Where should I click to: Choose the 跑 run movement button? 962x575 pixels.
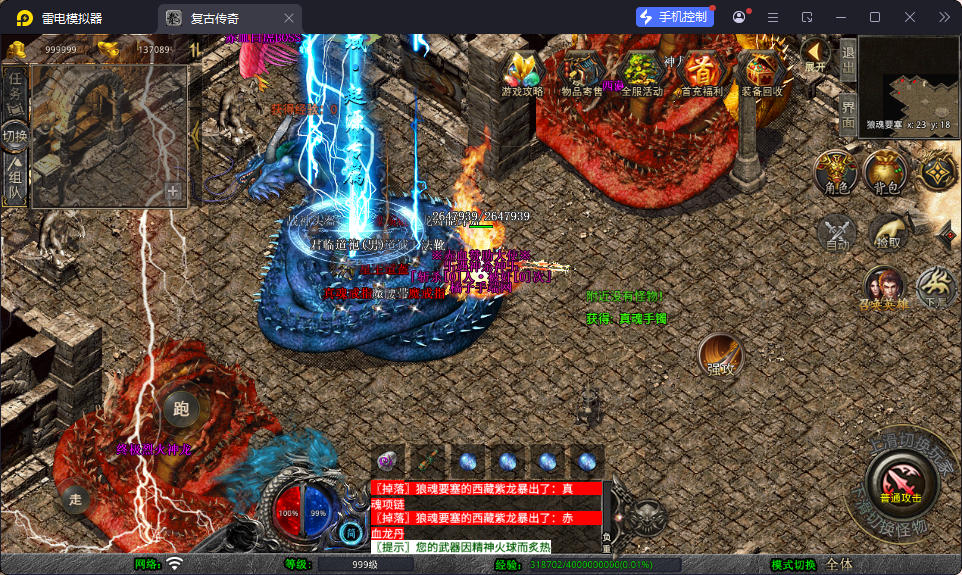[x=180, y=407]
